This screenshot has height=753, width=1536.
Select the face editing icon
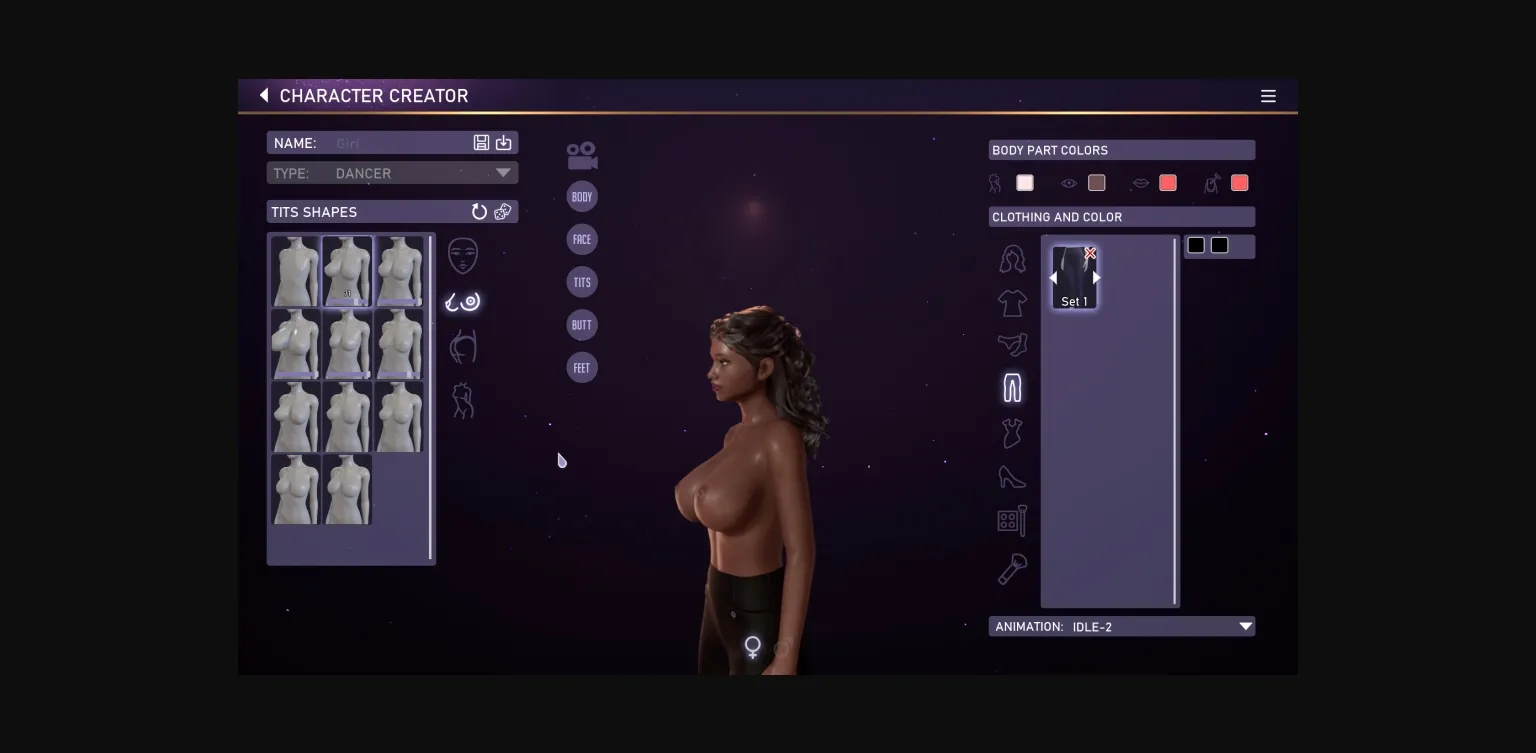[463, 255]
